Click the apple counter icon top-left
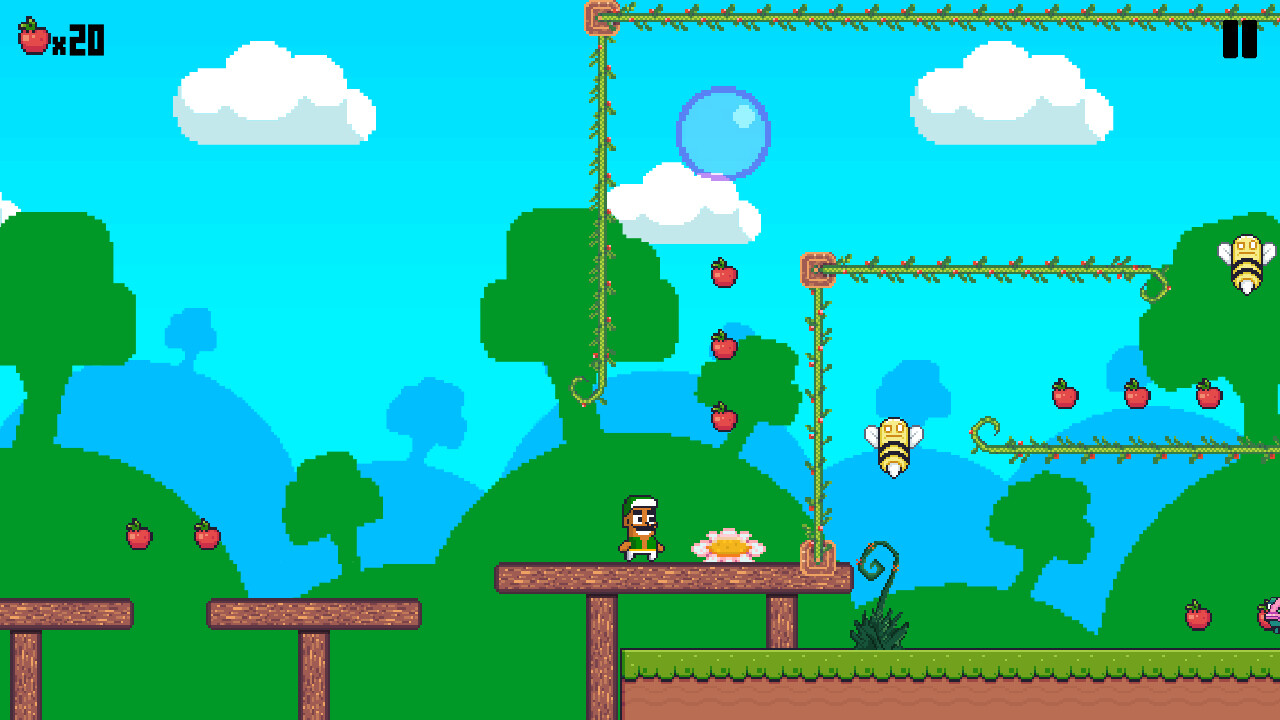 [x=33, y=37]
